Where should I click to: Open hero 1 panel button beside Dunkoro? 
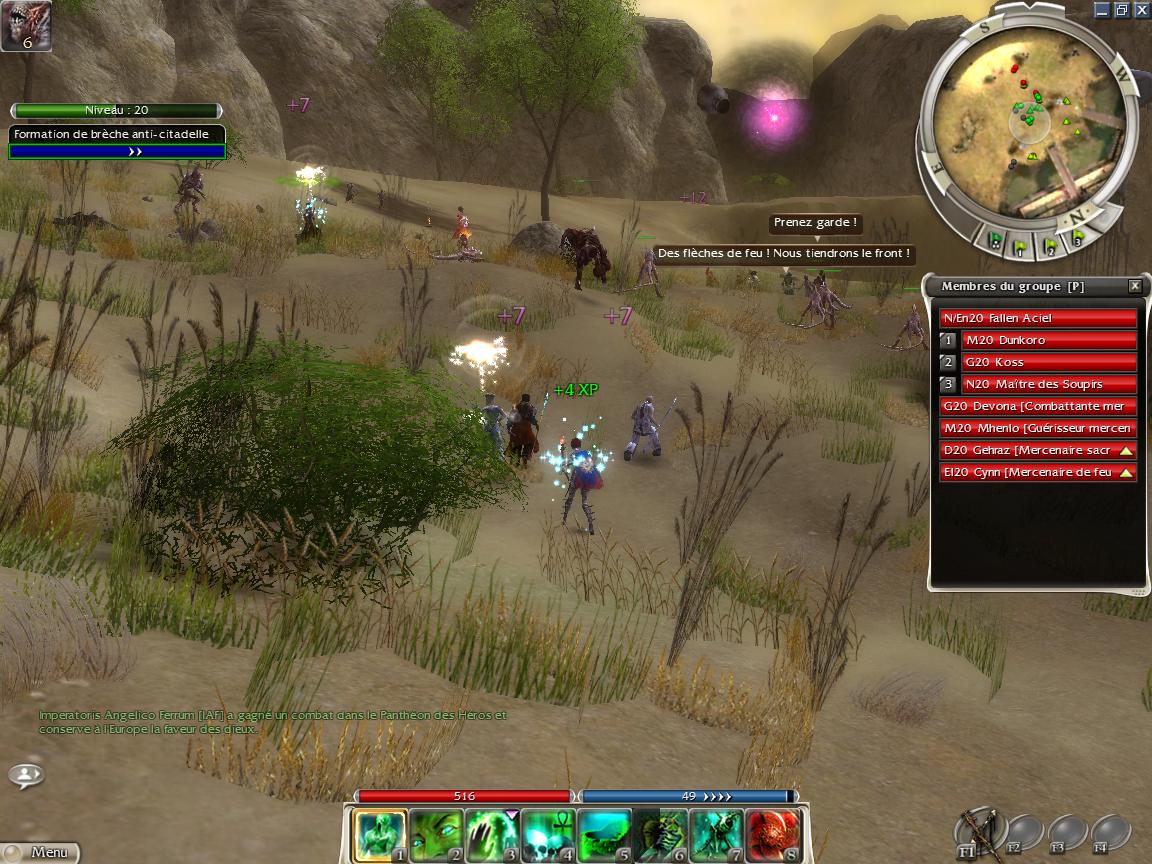[947, 340]
